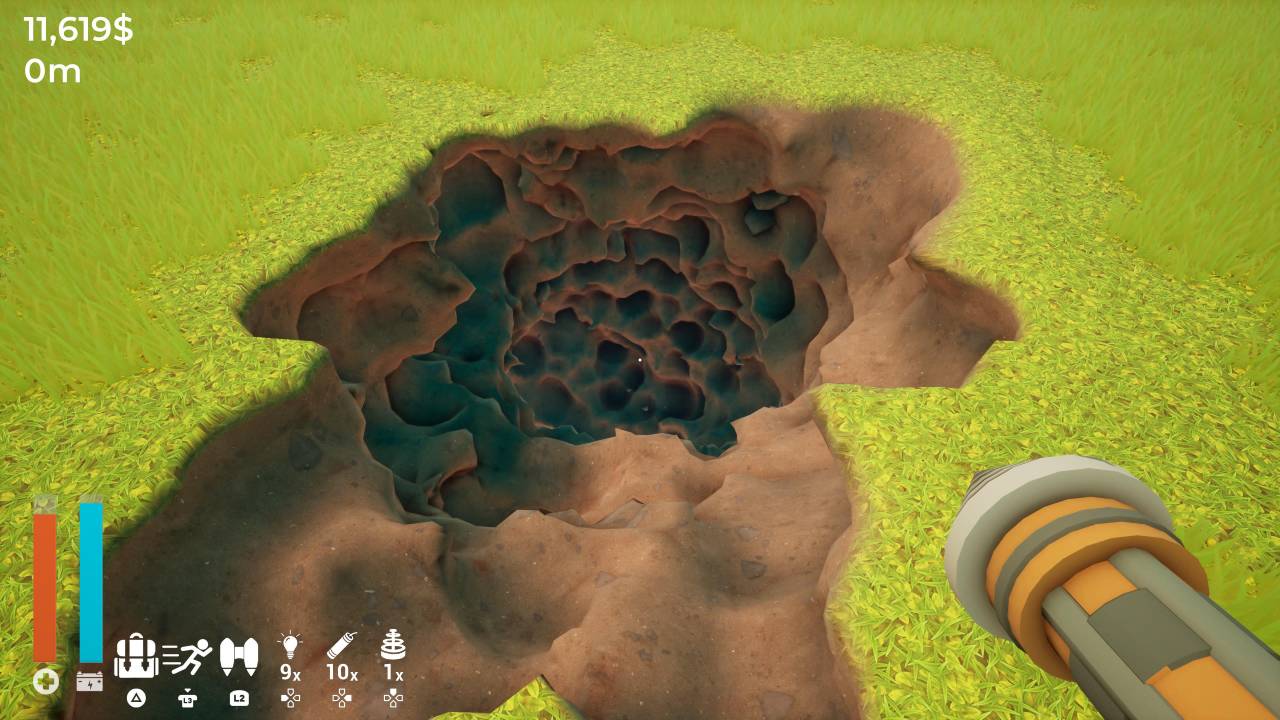Click the d-pad left prompt under the flare
1280x720 pixels.
click(291, 699)
